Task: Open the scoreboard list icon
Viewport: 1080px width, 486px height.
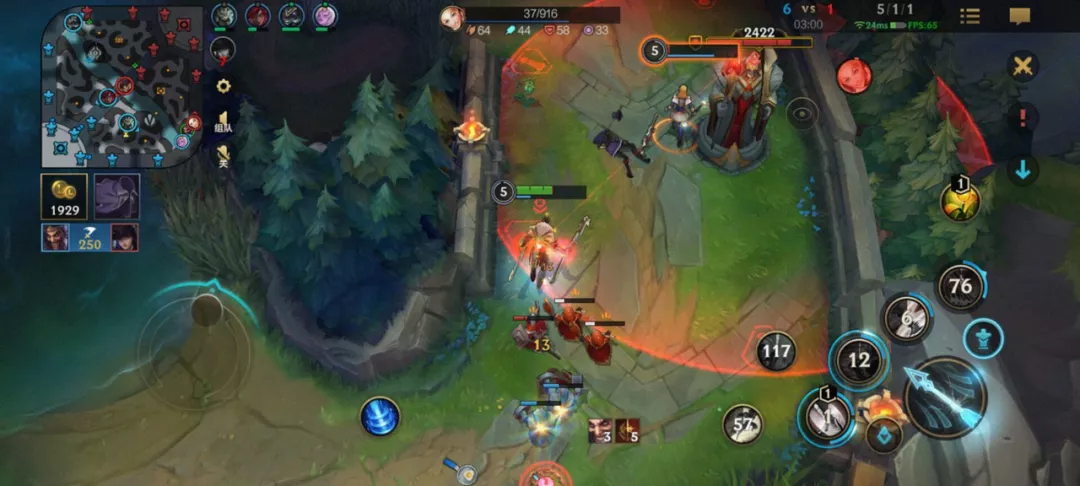Action: [x=969, y=16]
